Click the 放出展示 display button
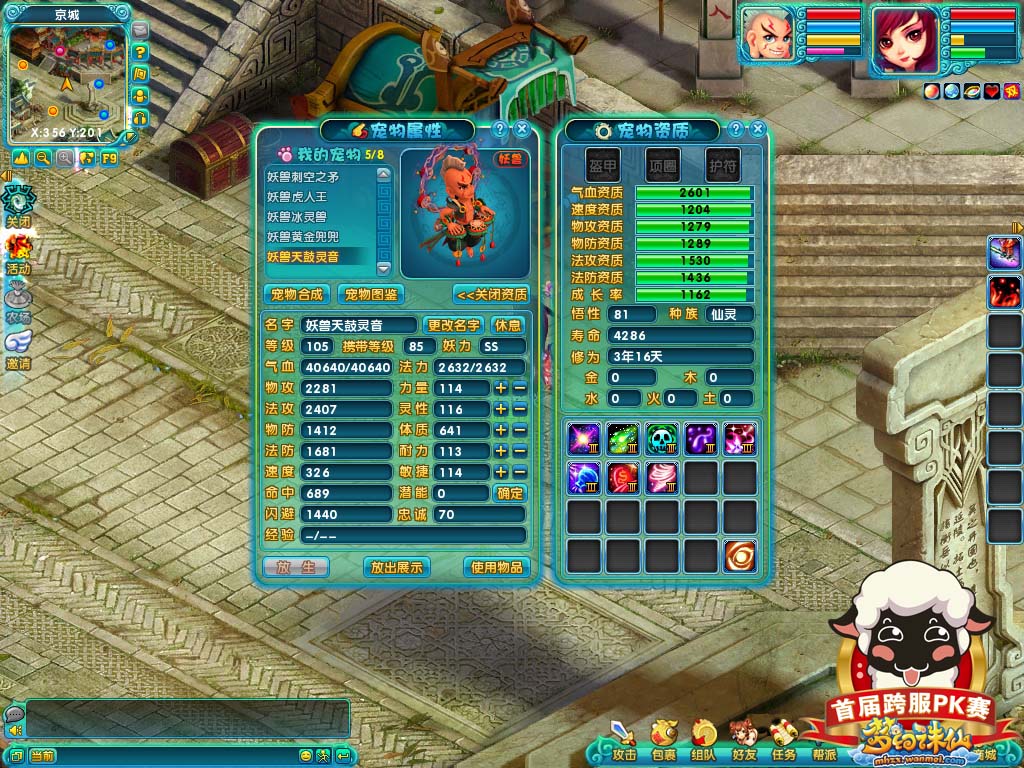This screenshot has height=768, width=1024. [x=397, y=567]
